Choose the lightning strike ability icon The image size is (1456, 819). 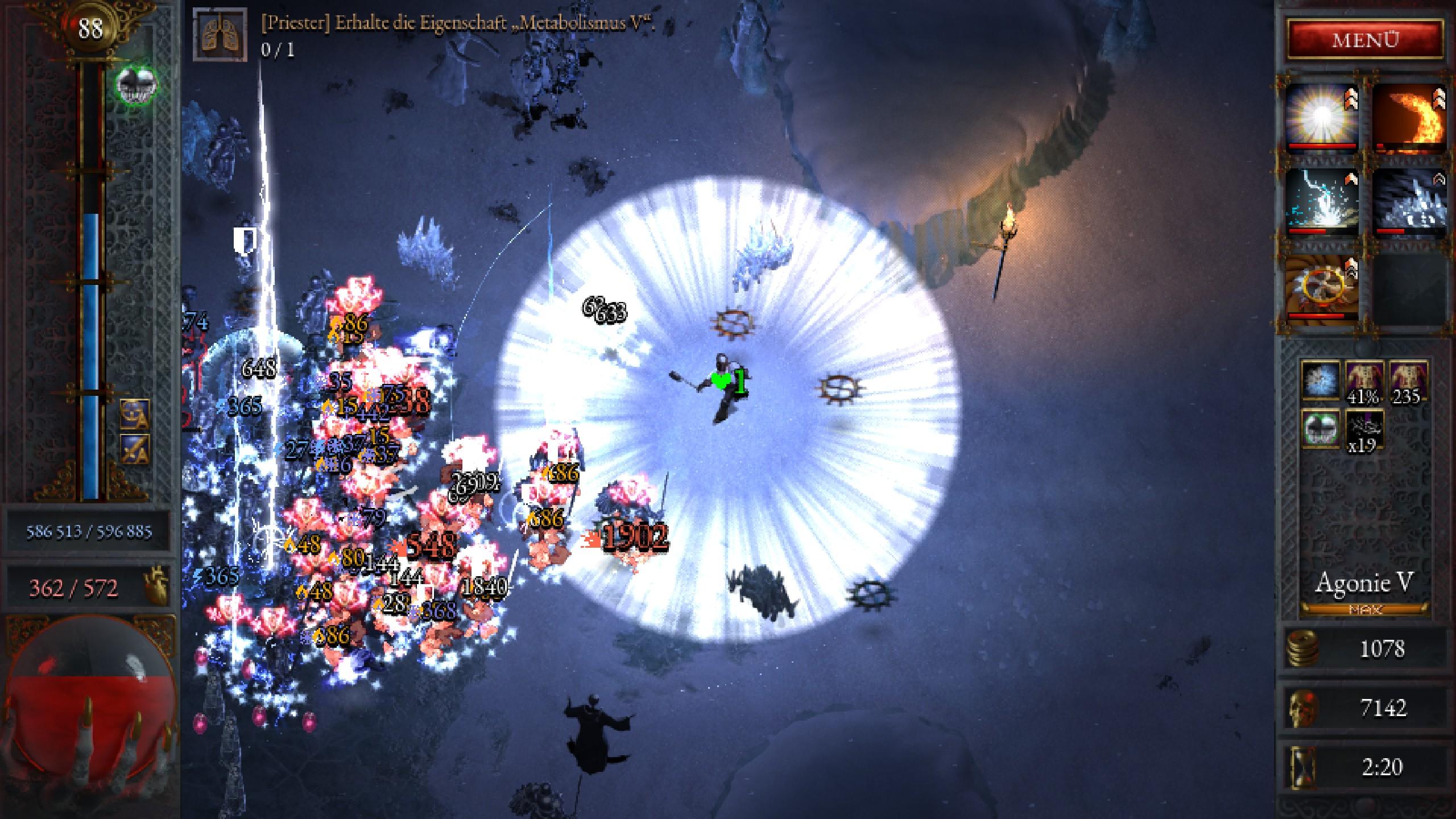click(x=1322, y=204)
